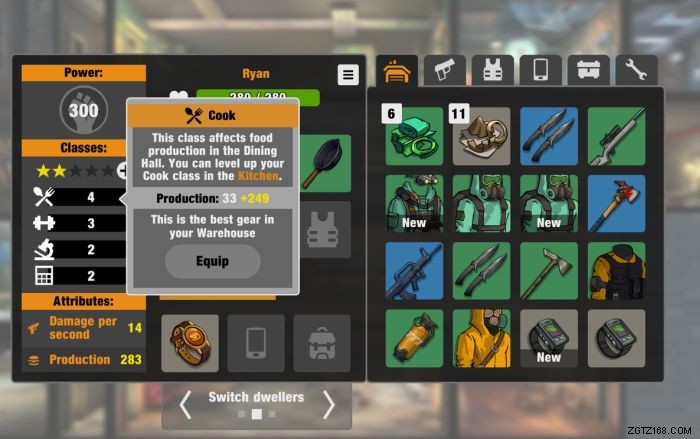Select the yellow hazmat suit
The image size is (700, 439).
(482, 338)
